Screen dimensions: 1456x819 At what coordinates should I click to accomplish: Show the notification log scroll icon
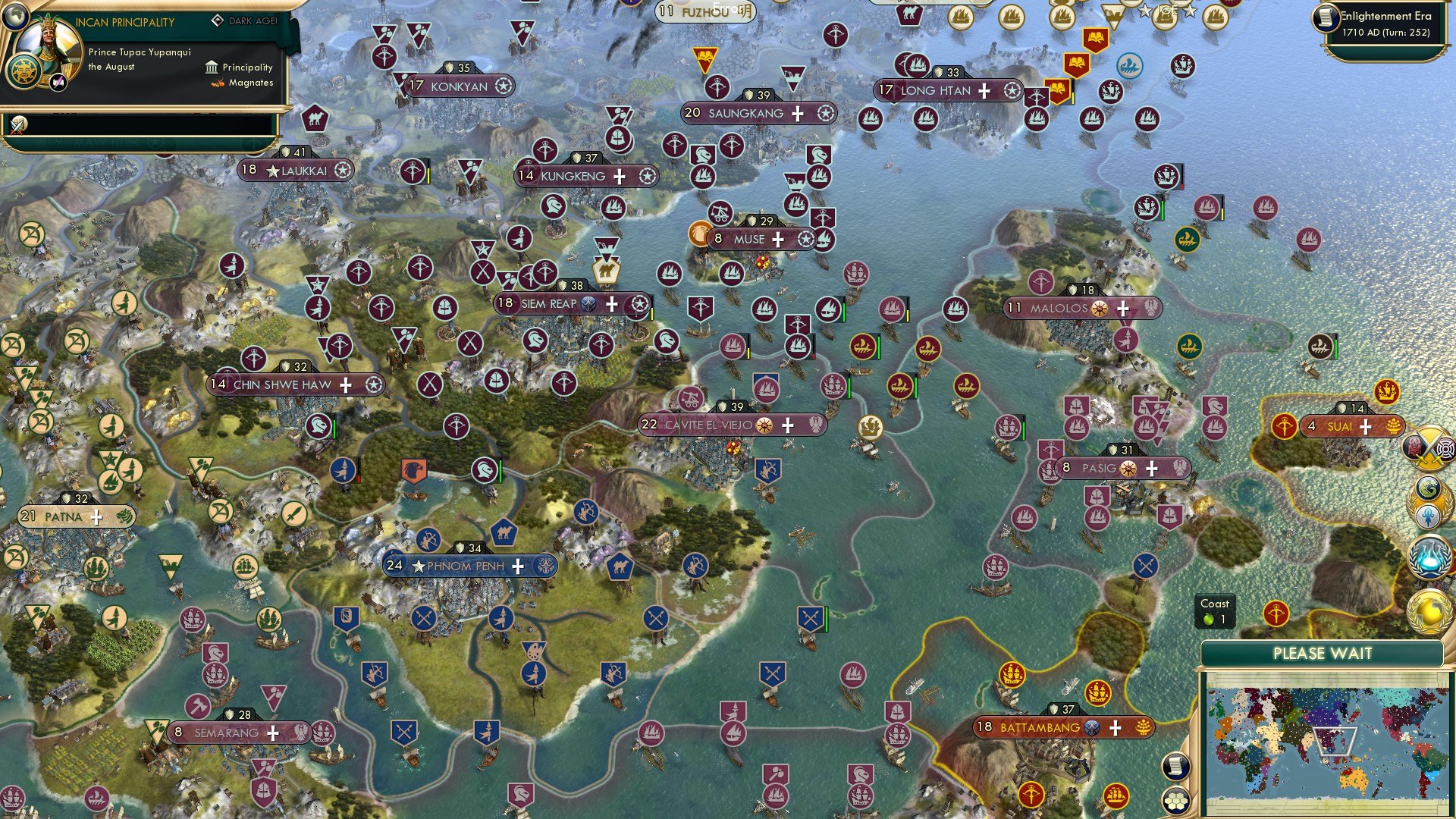(x=1175, y=767)
